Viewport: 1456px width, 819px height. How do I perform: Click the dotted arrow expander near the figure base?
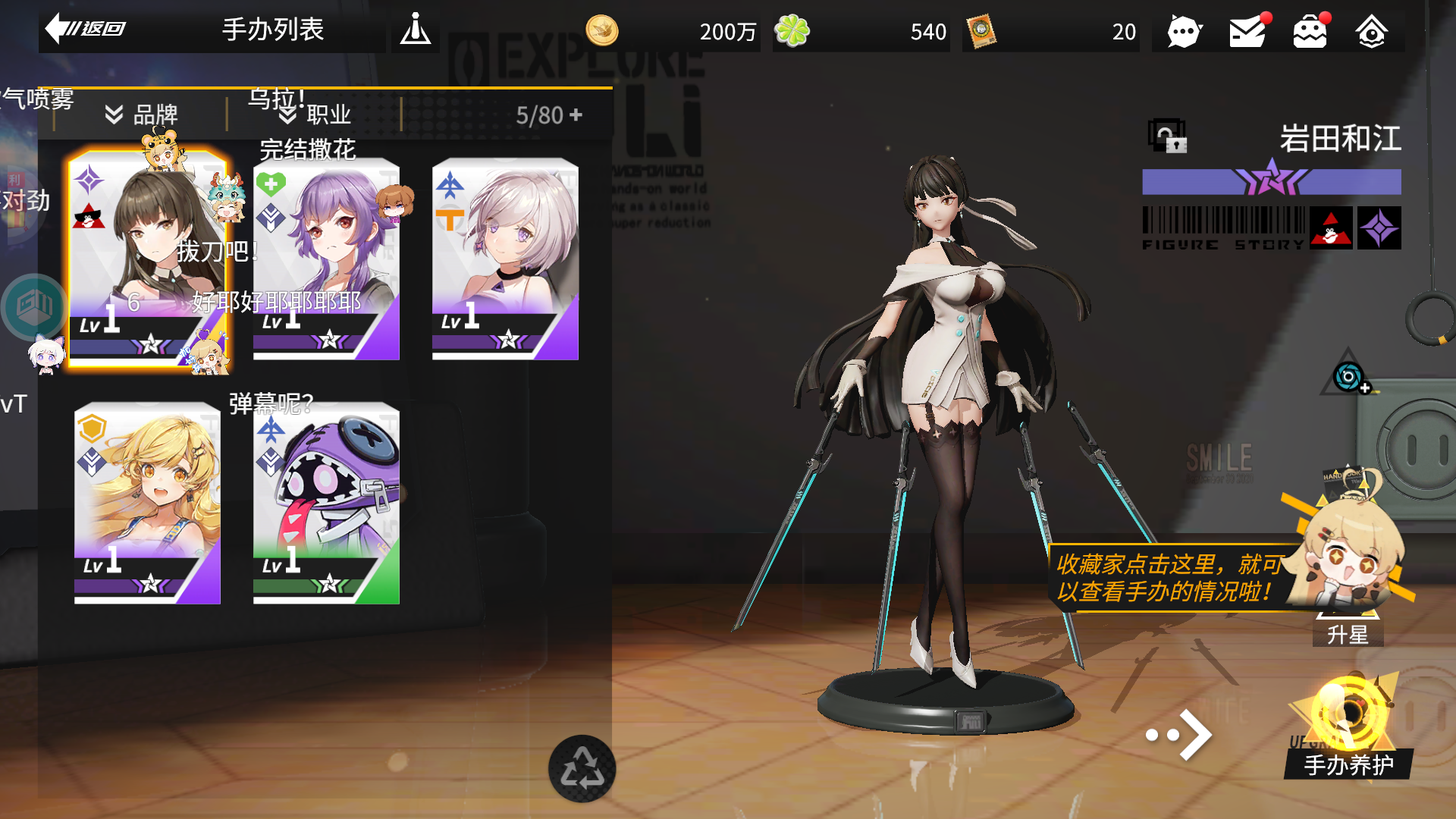pyautogui.click(x=1178, y=734)
